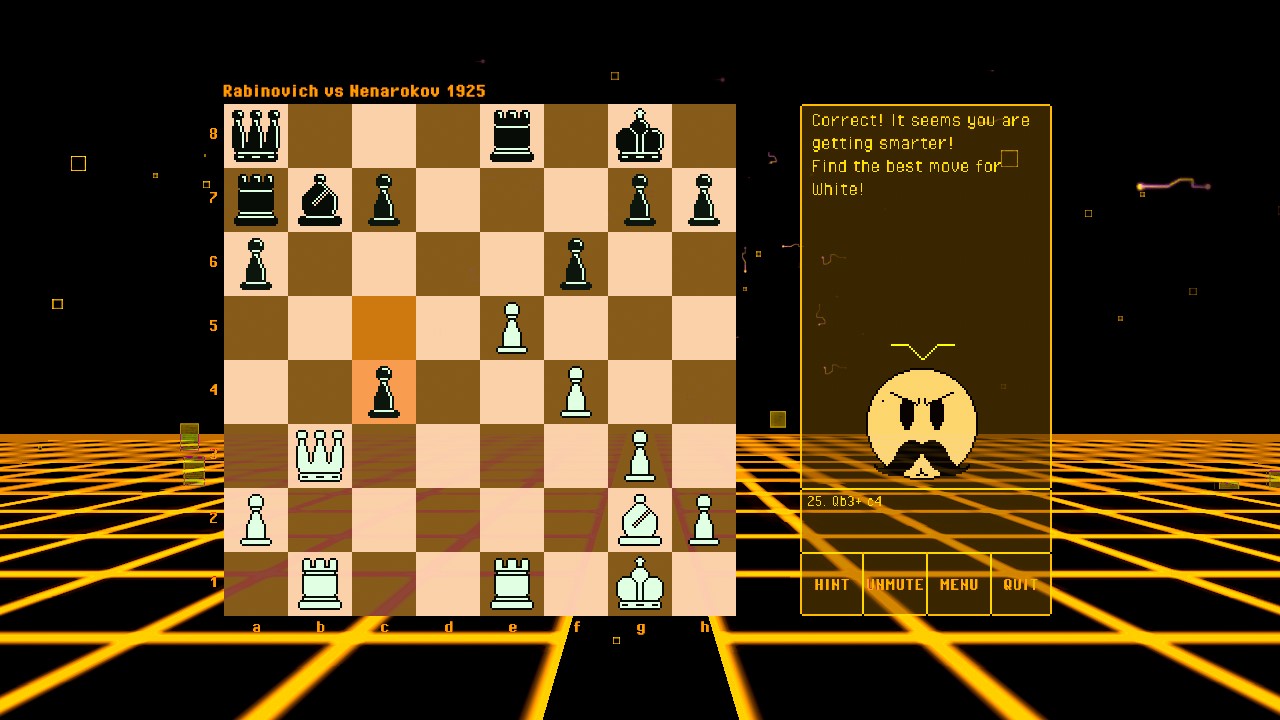Unmute the game audio

point(895,585)
